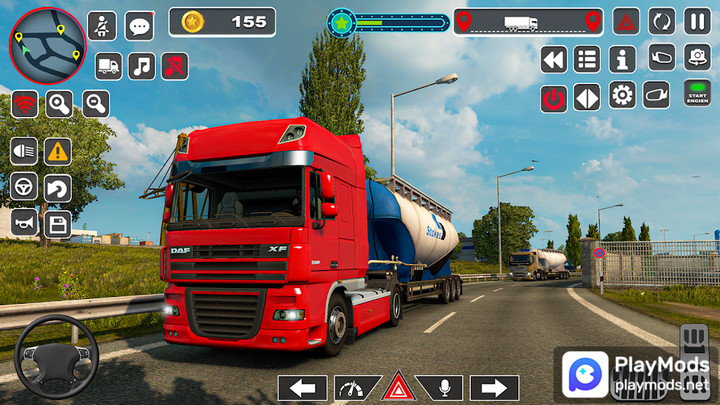Open the list menu button
Image resolution: width=720 pixels, height=405 pixels.
pyautogui.click(x=587, y=59)
